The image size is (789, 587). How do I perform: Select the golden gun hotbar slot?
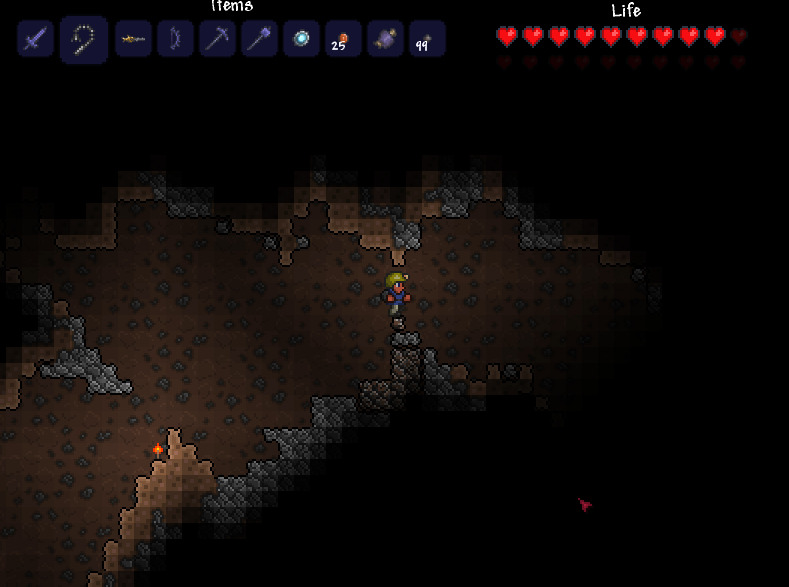pos(133,40)
